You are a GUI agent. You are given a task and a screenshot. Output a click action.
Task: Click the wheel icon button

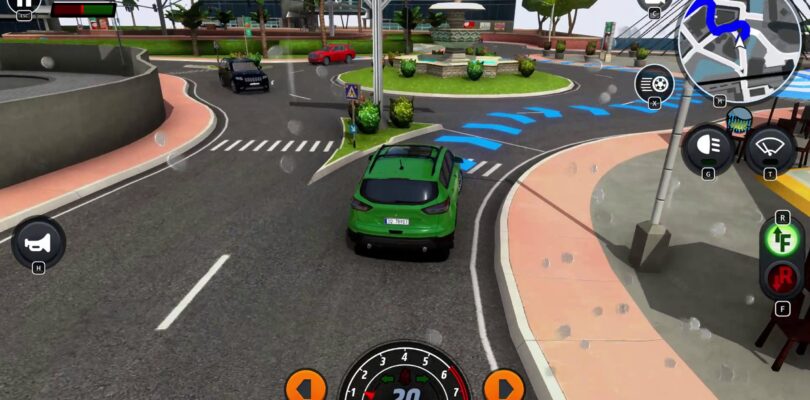pos(655,81)
